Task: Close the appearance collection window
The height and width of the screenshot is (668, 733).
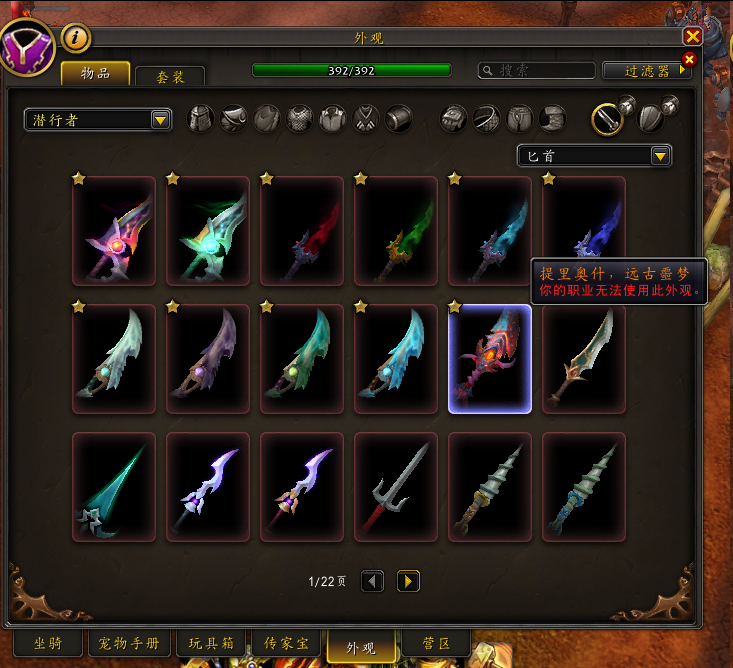Action: click(x=692, y=36)
